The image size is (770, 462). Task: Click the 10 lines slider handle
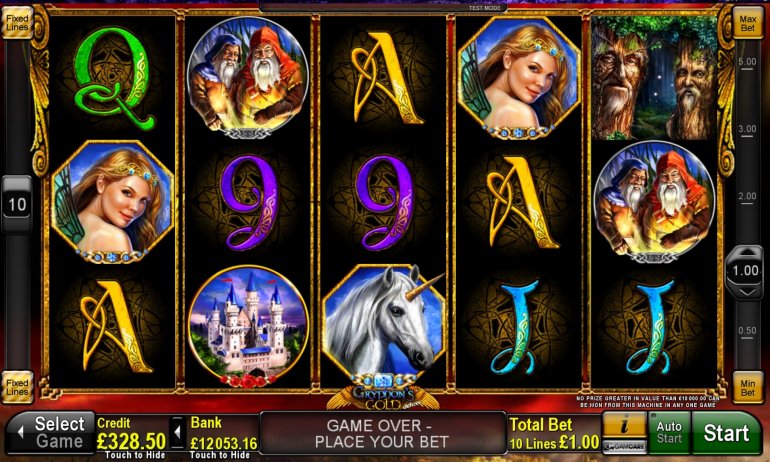click(17, 204)
